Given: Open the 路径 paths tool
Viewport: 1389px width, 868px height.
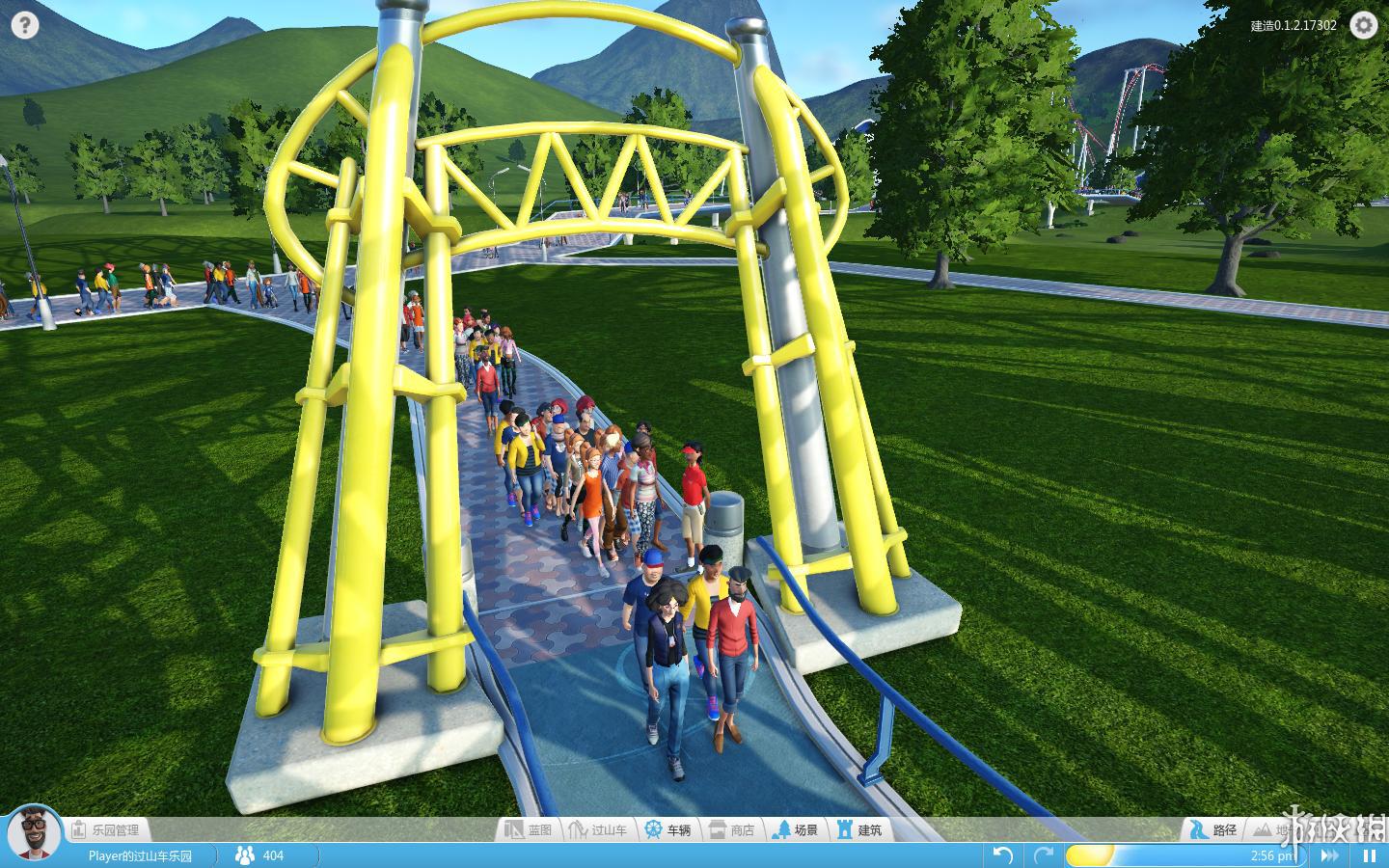Looking at the screenshot, I should coord(1214,829).
